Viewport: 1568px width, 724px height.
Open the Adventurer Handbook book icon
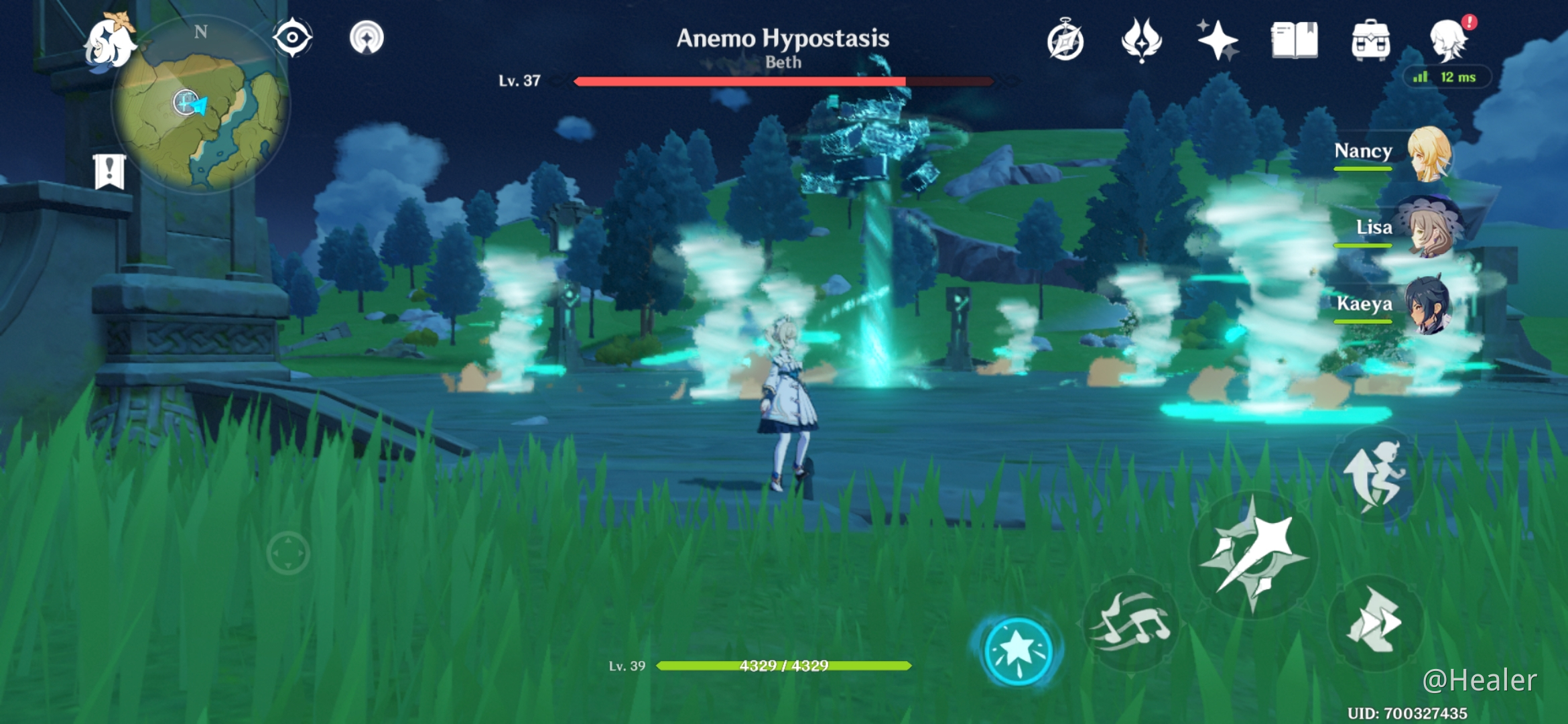click(1294, 40)
